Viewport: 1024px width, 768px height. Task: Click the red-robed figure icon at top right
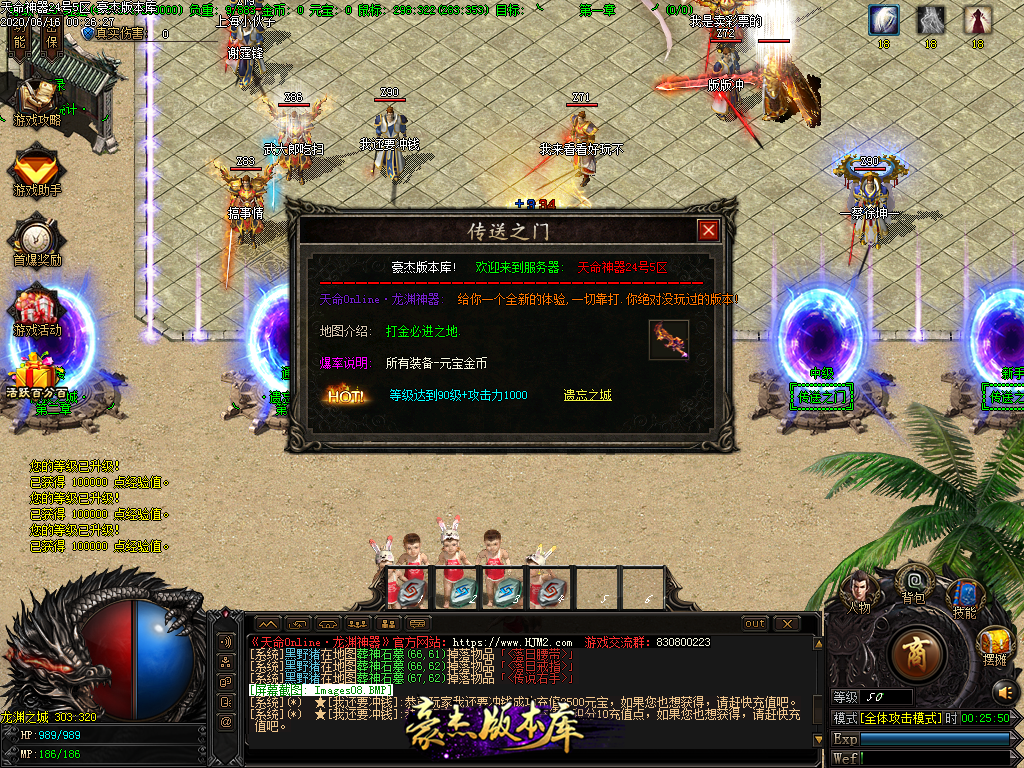click(x=977, y=20)
